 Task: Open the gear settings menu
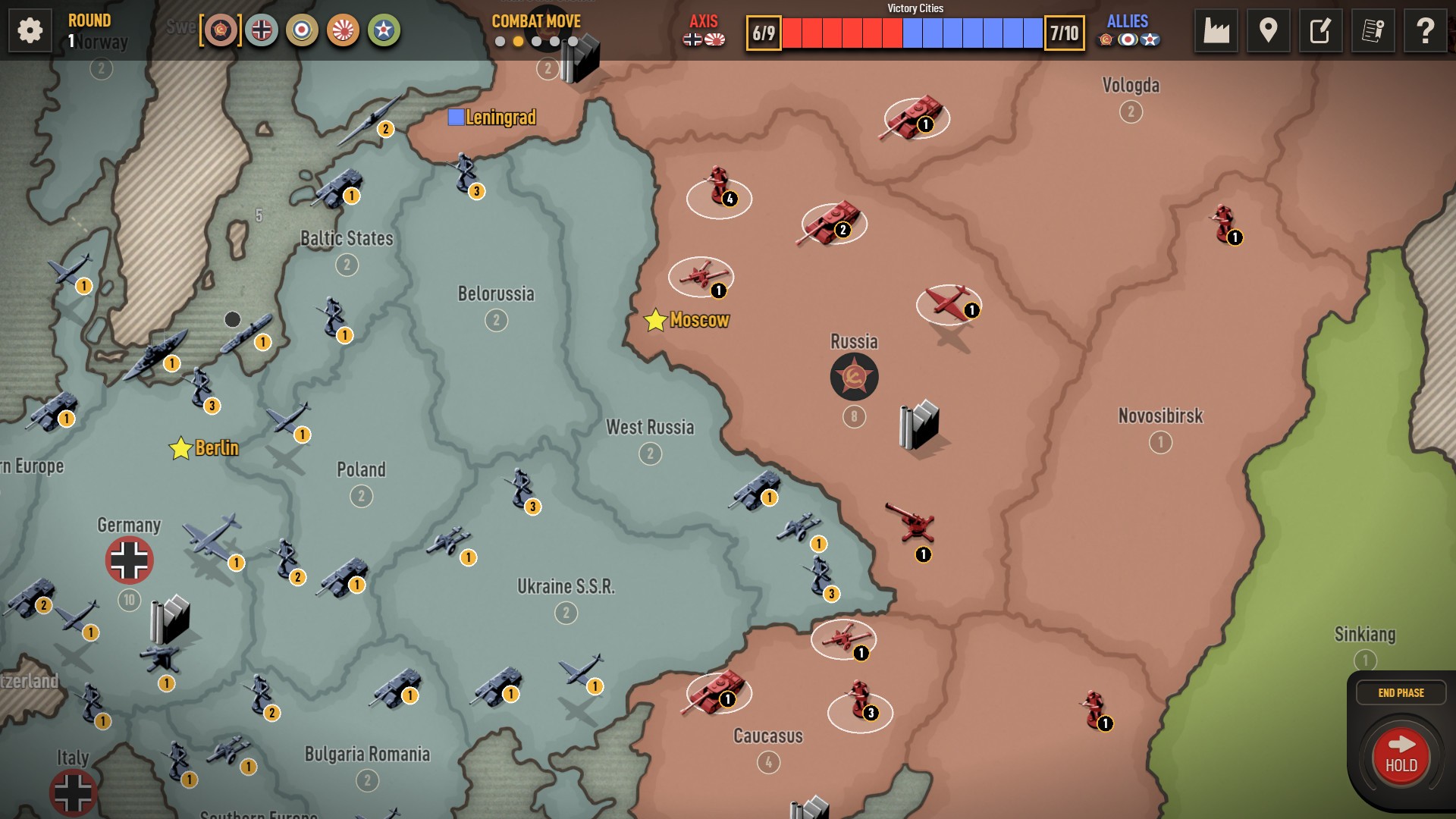(30, 31)
